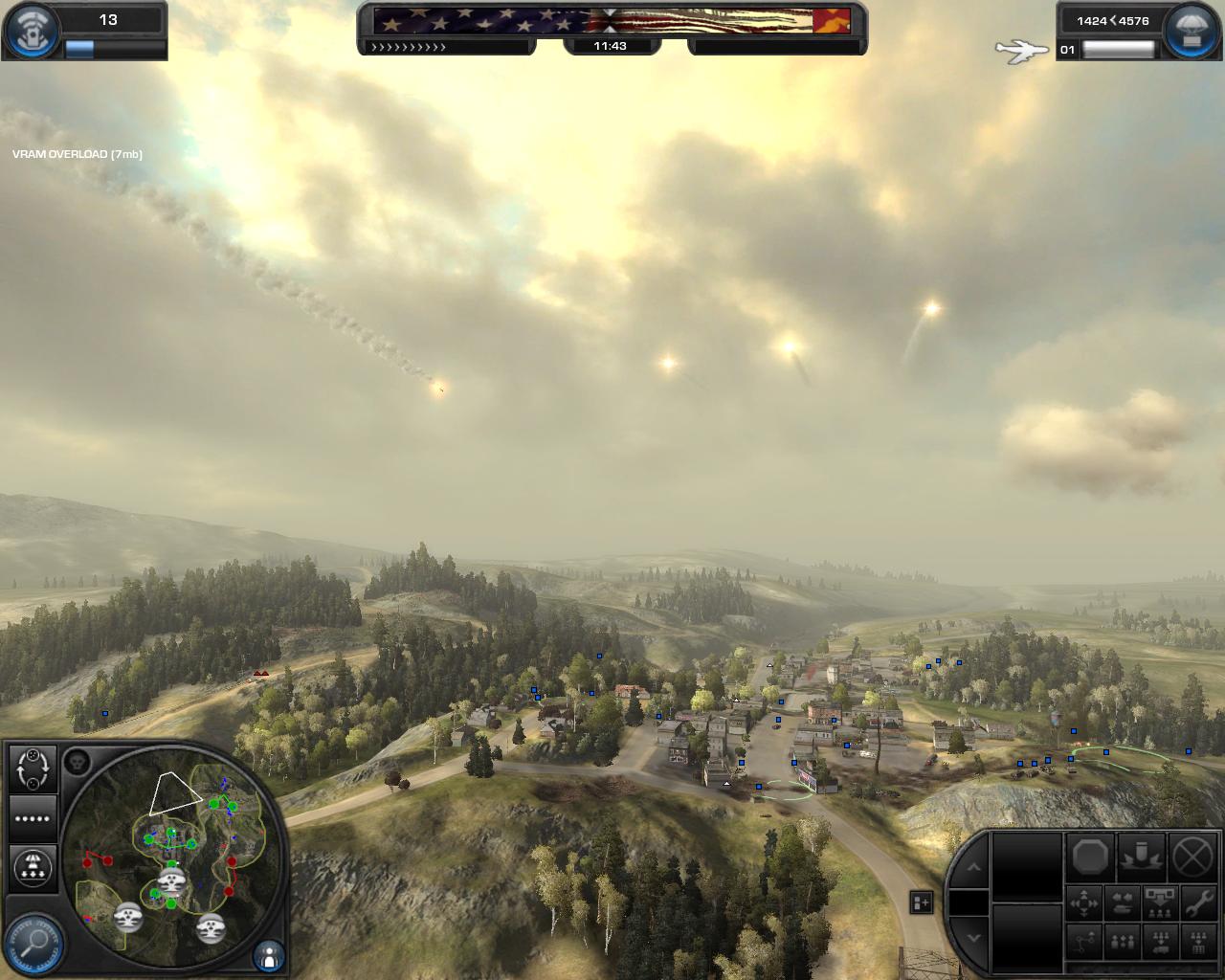Click the unload infantry command
The height and width of the screenshot is (980, 1225).
pyautogui.click(x=1160, y=902)
